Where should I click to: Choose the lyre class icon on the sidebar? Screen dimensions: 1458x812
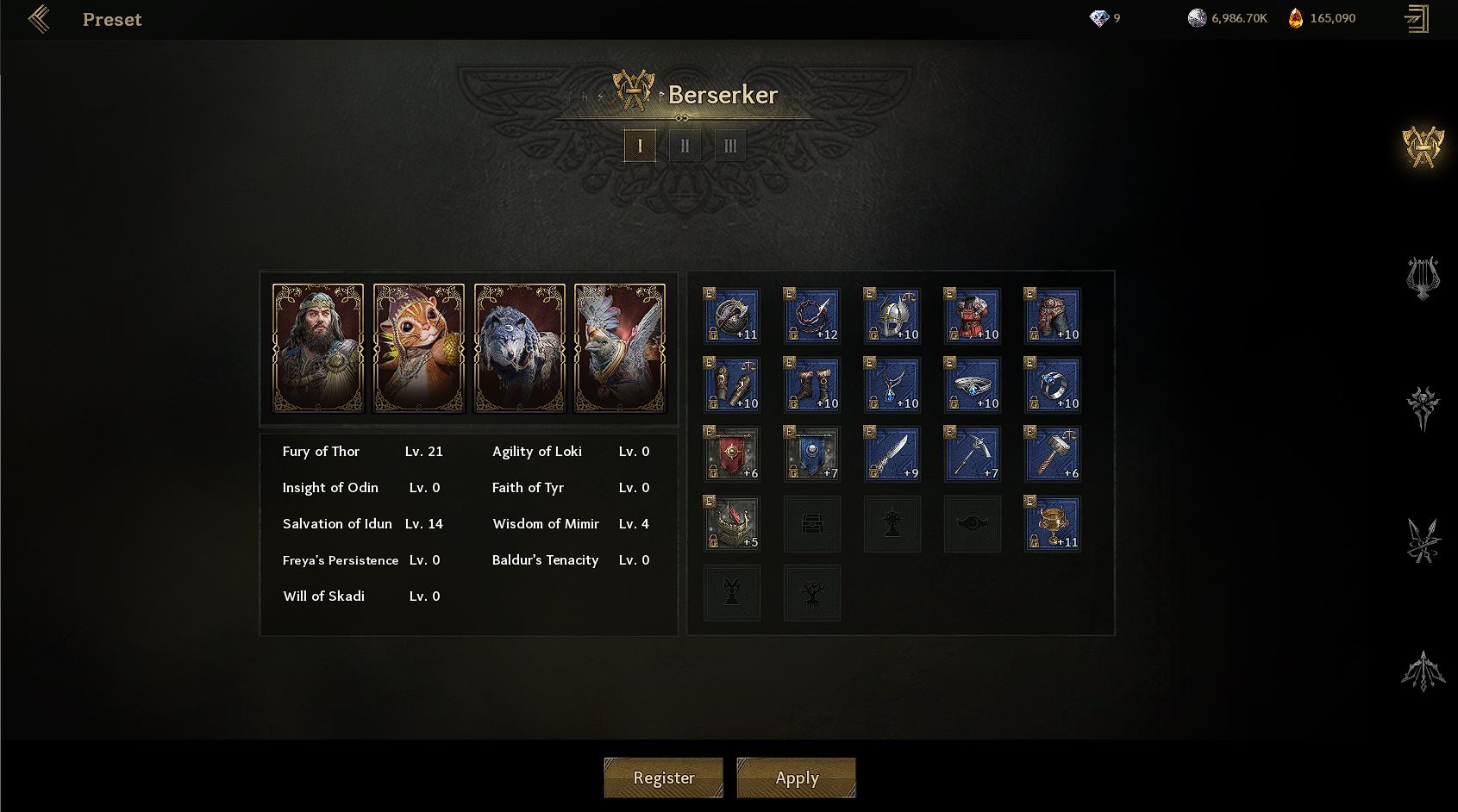[1423, 278]
